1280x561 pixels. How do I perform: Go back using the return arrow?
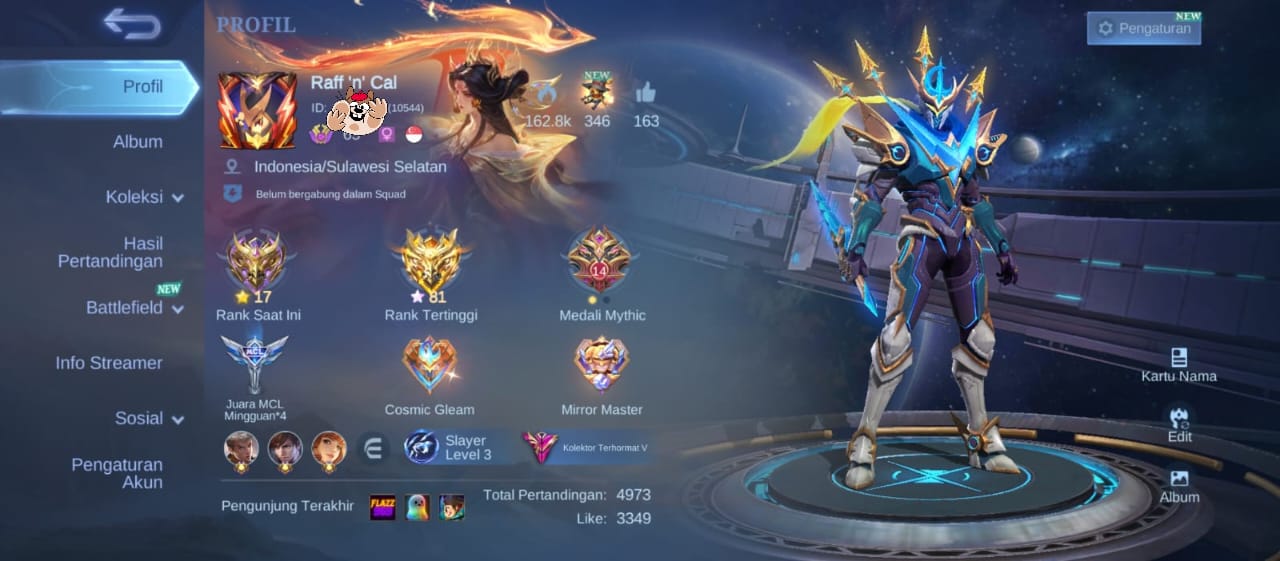click(x=132, y=24)
